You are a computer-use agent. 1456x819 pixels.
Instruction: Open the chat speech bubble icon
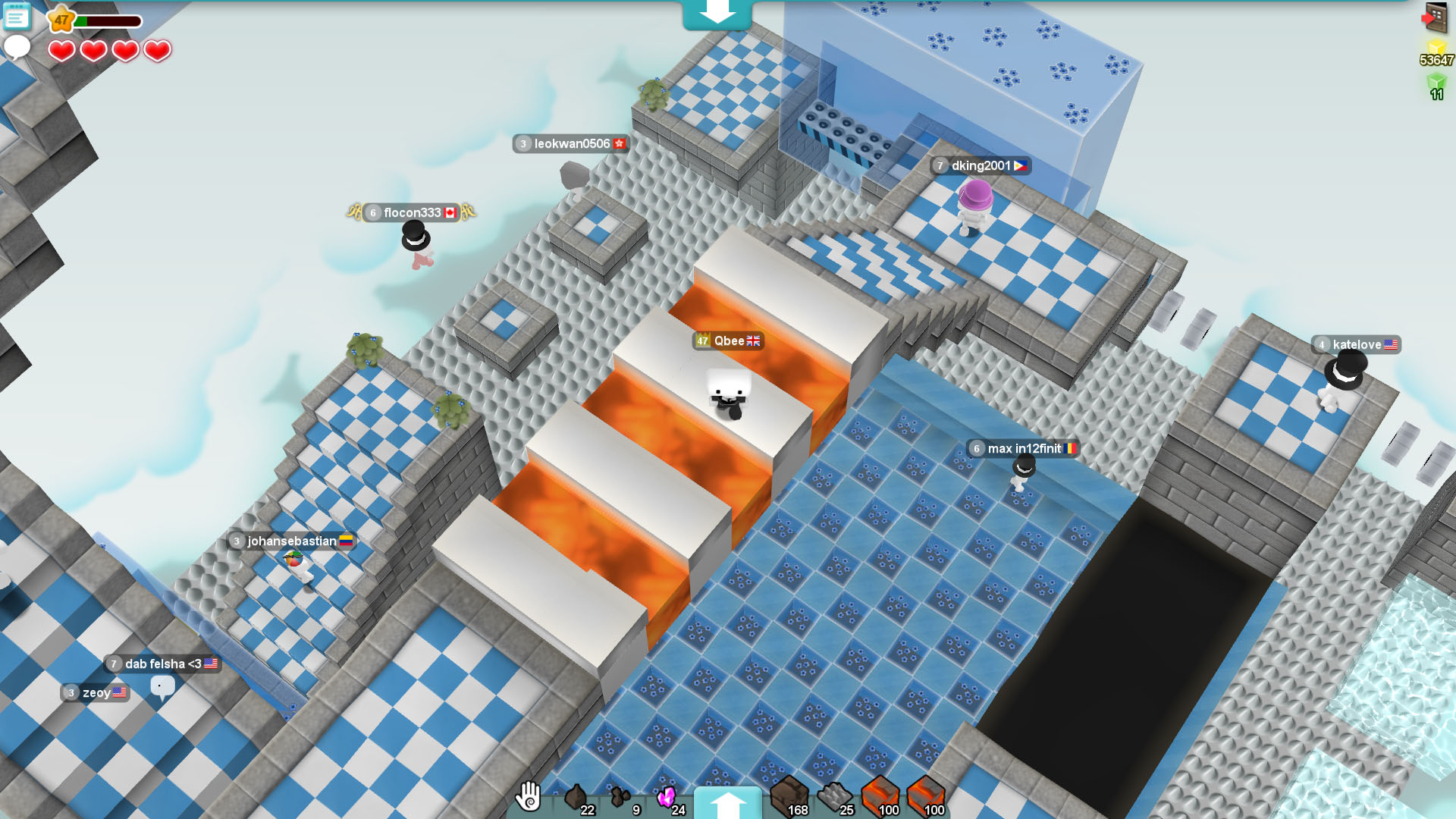[x=17, y=47]
